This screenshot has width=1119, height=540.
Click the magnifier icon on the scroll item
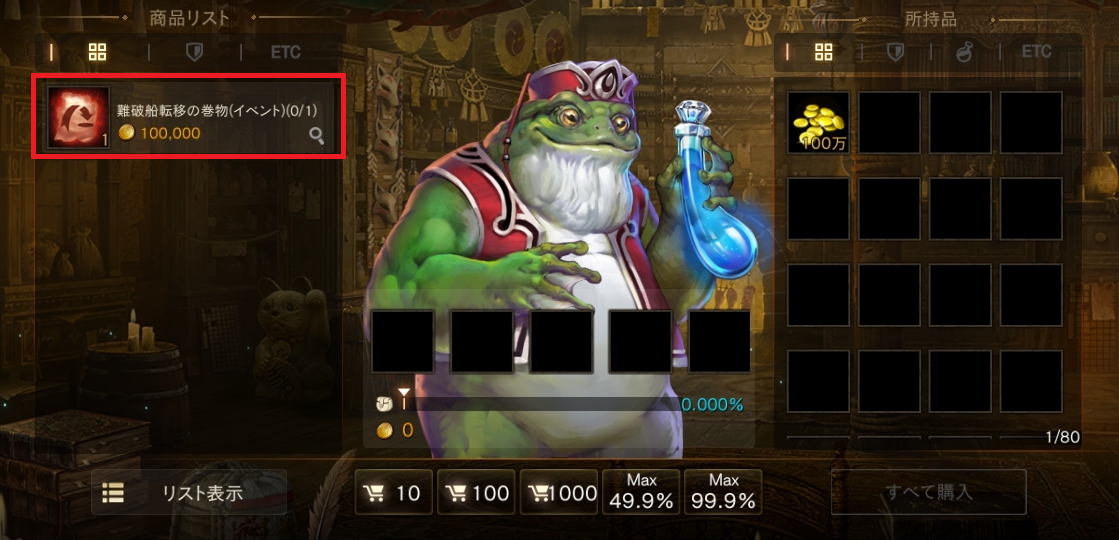point(316,136)
